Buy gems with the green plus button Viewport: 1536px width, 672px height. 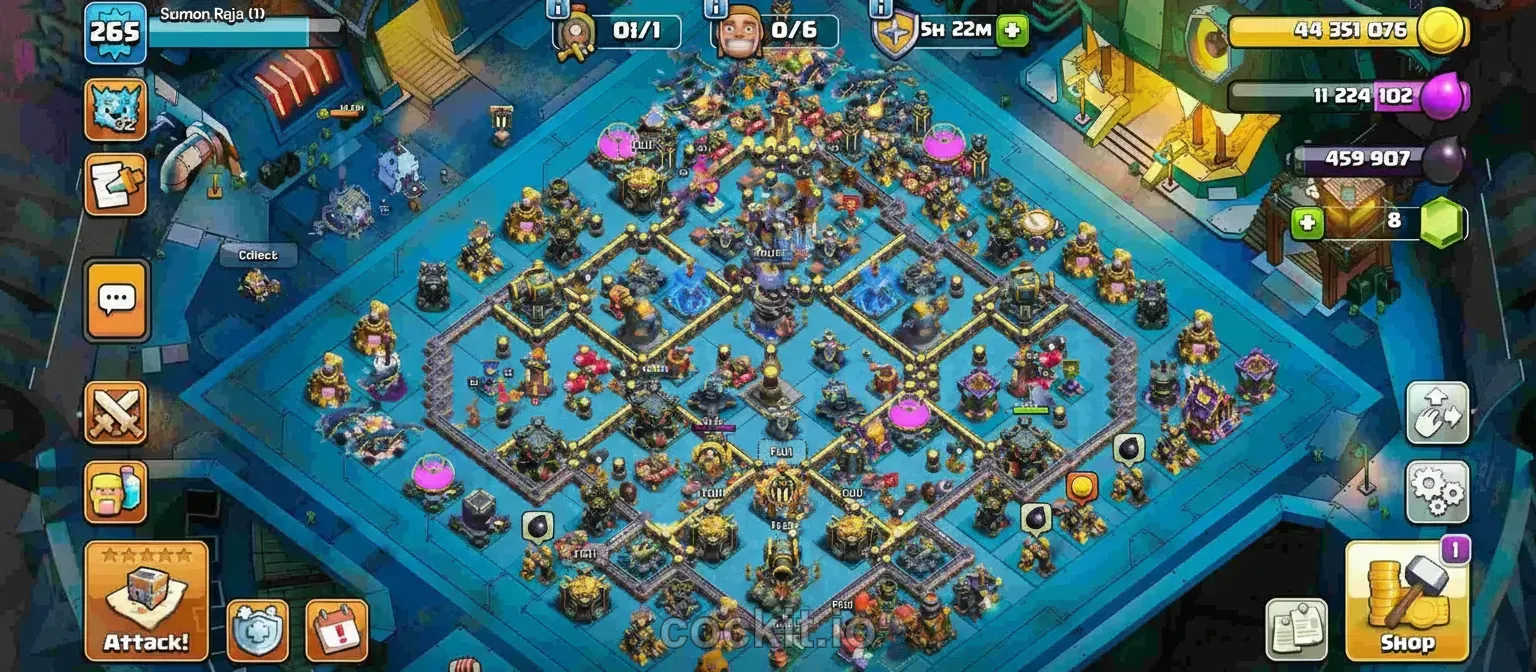1306,222
